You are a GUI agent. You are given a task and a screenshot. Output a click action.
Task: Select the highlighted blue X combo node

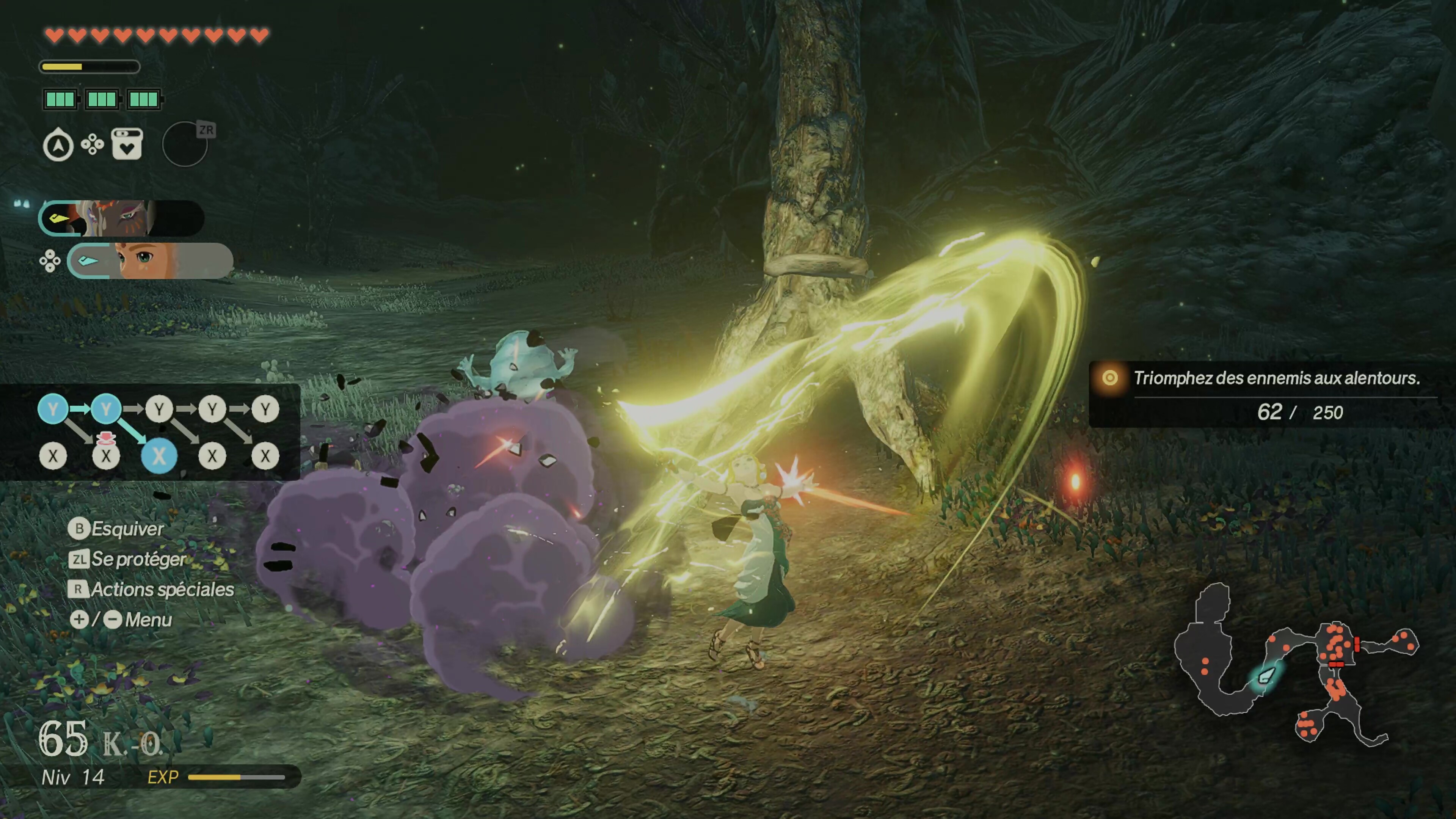tap(159, 455)
